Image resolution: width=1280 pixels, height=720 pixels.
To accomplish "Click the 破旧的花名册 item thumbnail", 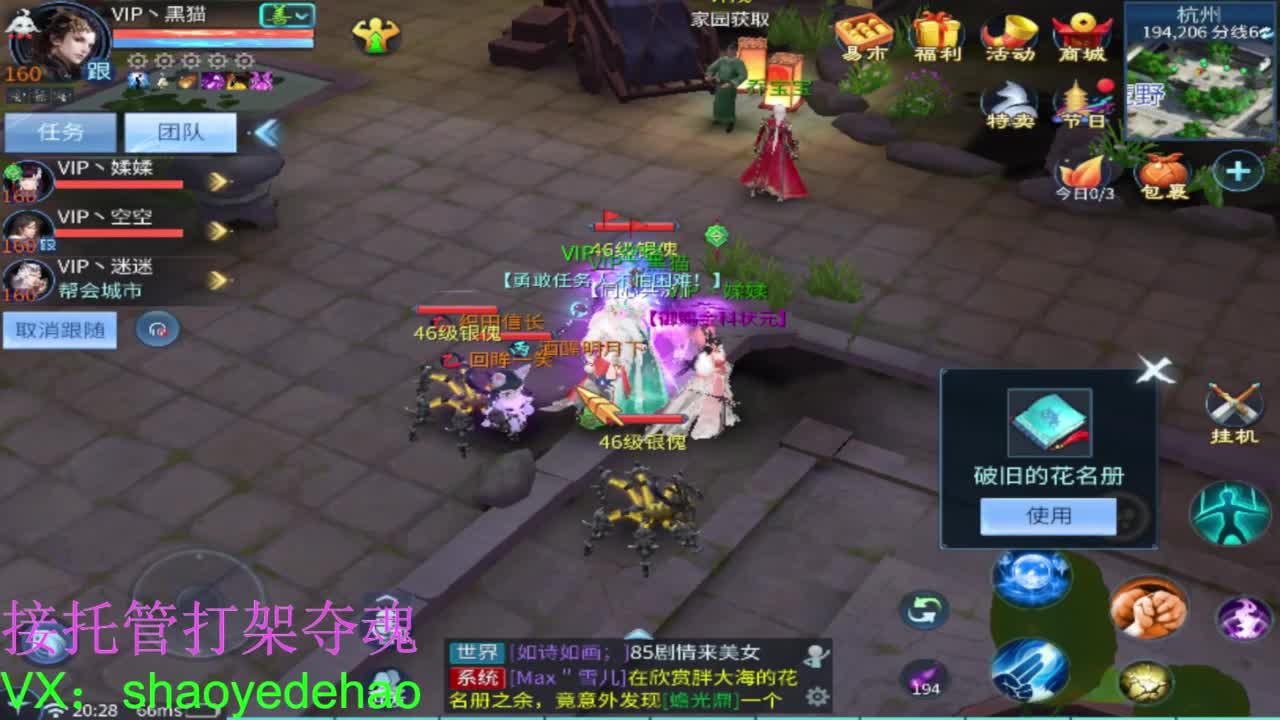I will 1048,421.
